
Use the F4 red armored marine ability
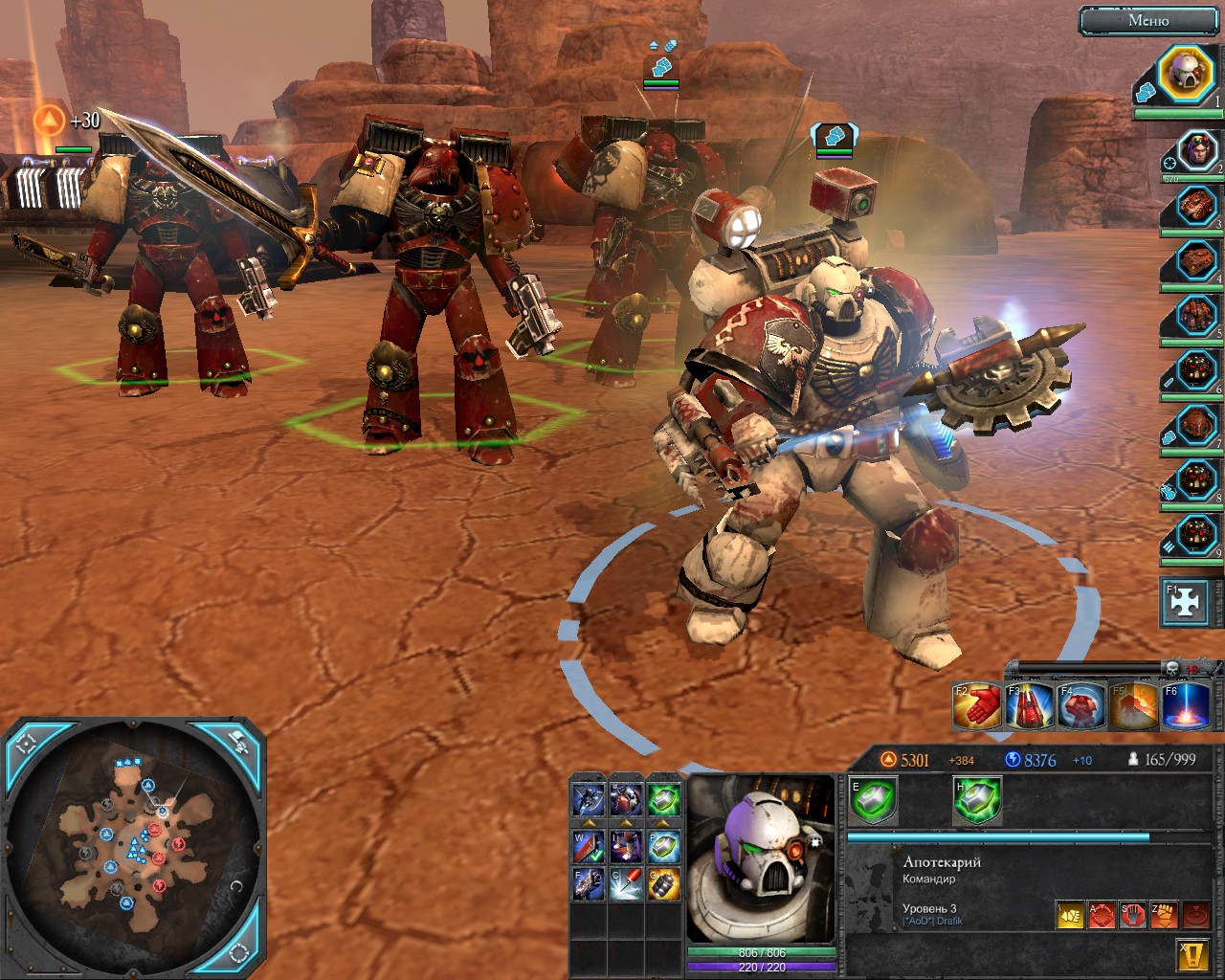[x=1080, y=706]
